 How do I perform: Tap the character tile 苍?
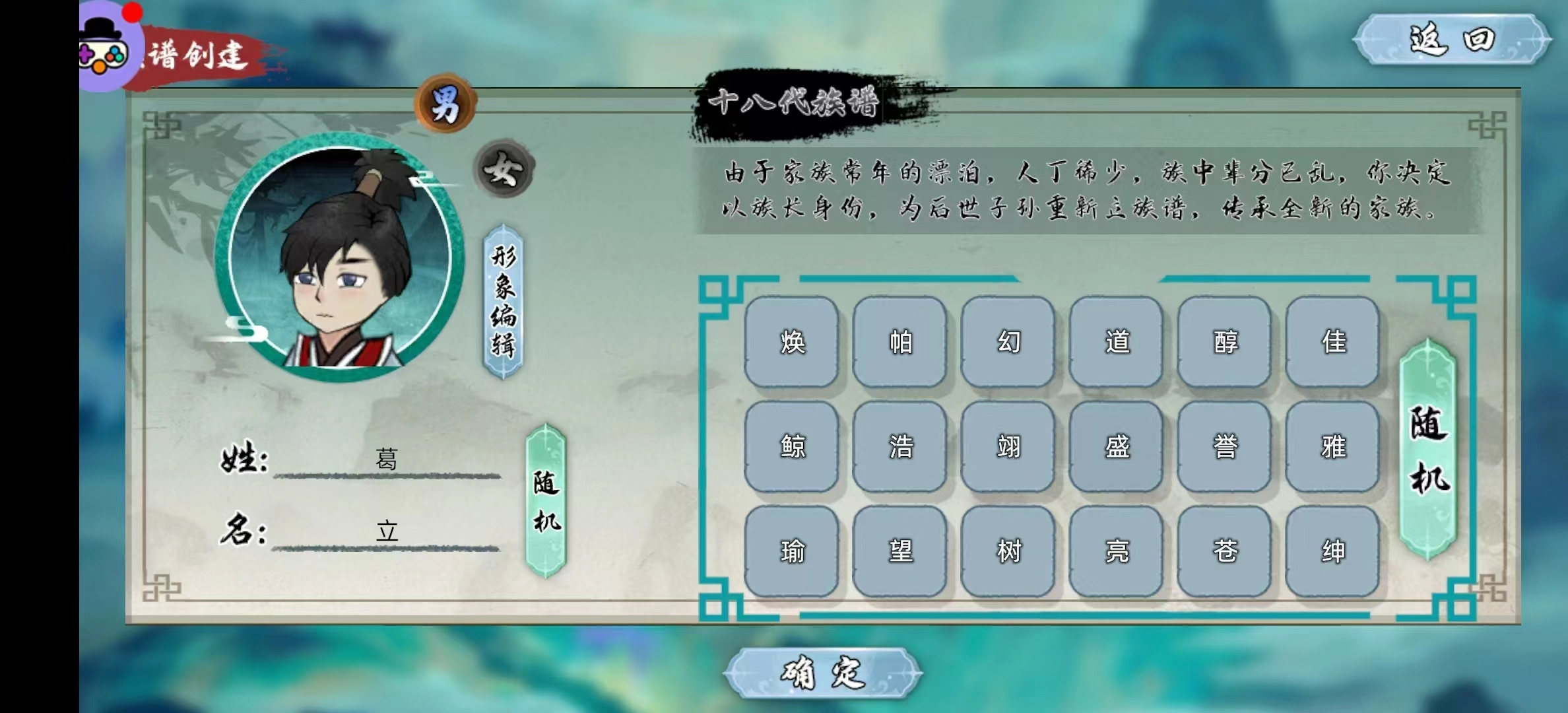pos(1224,552)
